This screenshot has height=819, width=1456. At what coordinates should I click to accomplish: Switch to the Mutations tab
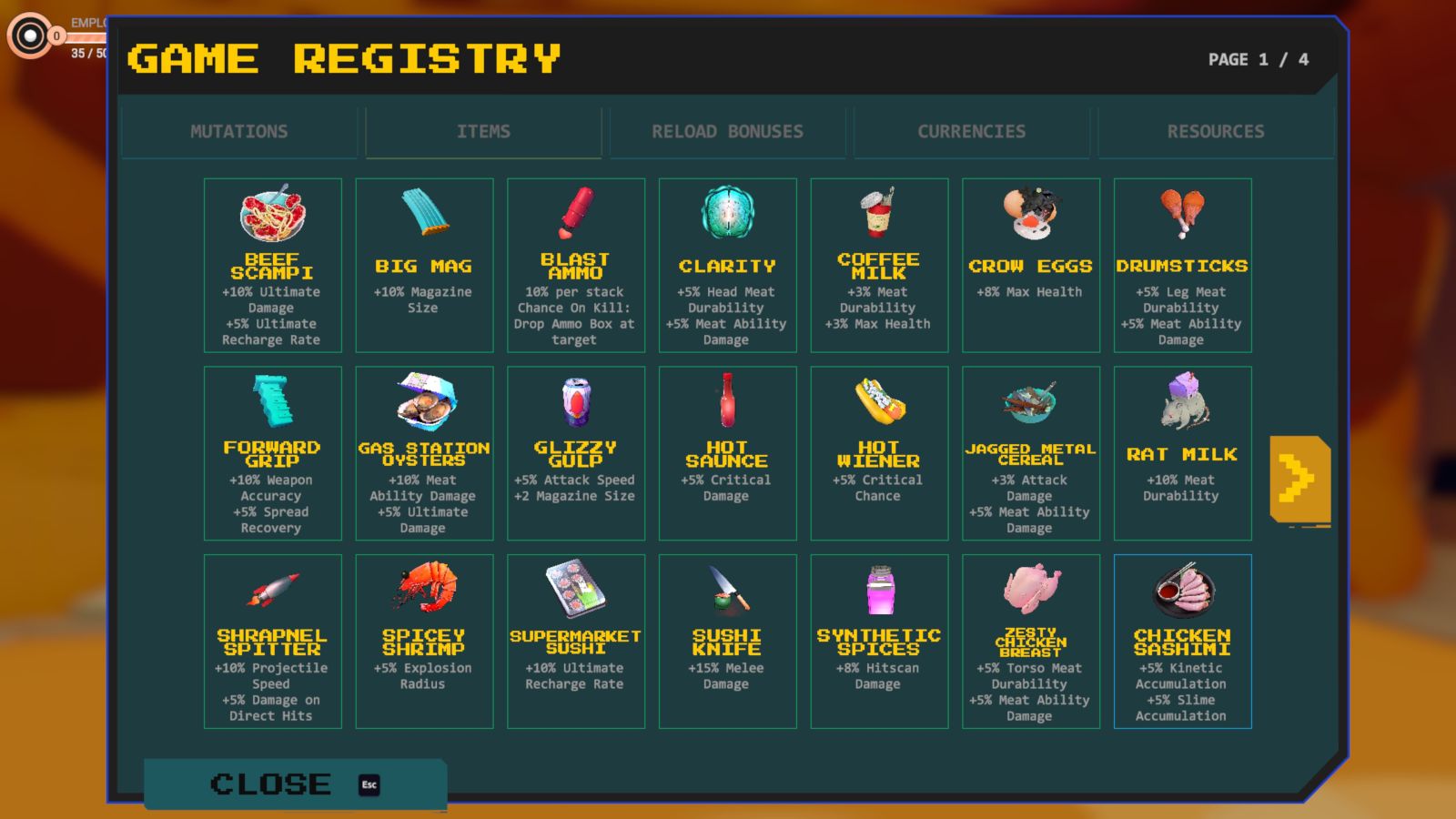[x=238, y=132]
